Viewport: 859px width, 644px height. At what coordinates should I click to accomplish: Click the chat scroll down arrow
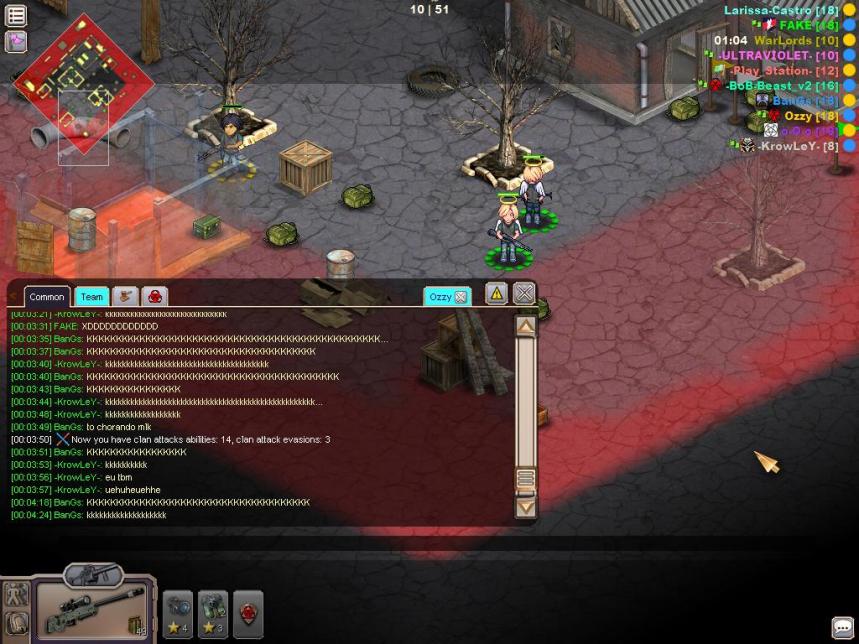pyautogui.click(x=525, y=507)
